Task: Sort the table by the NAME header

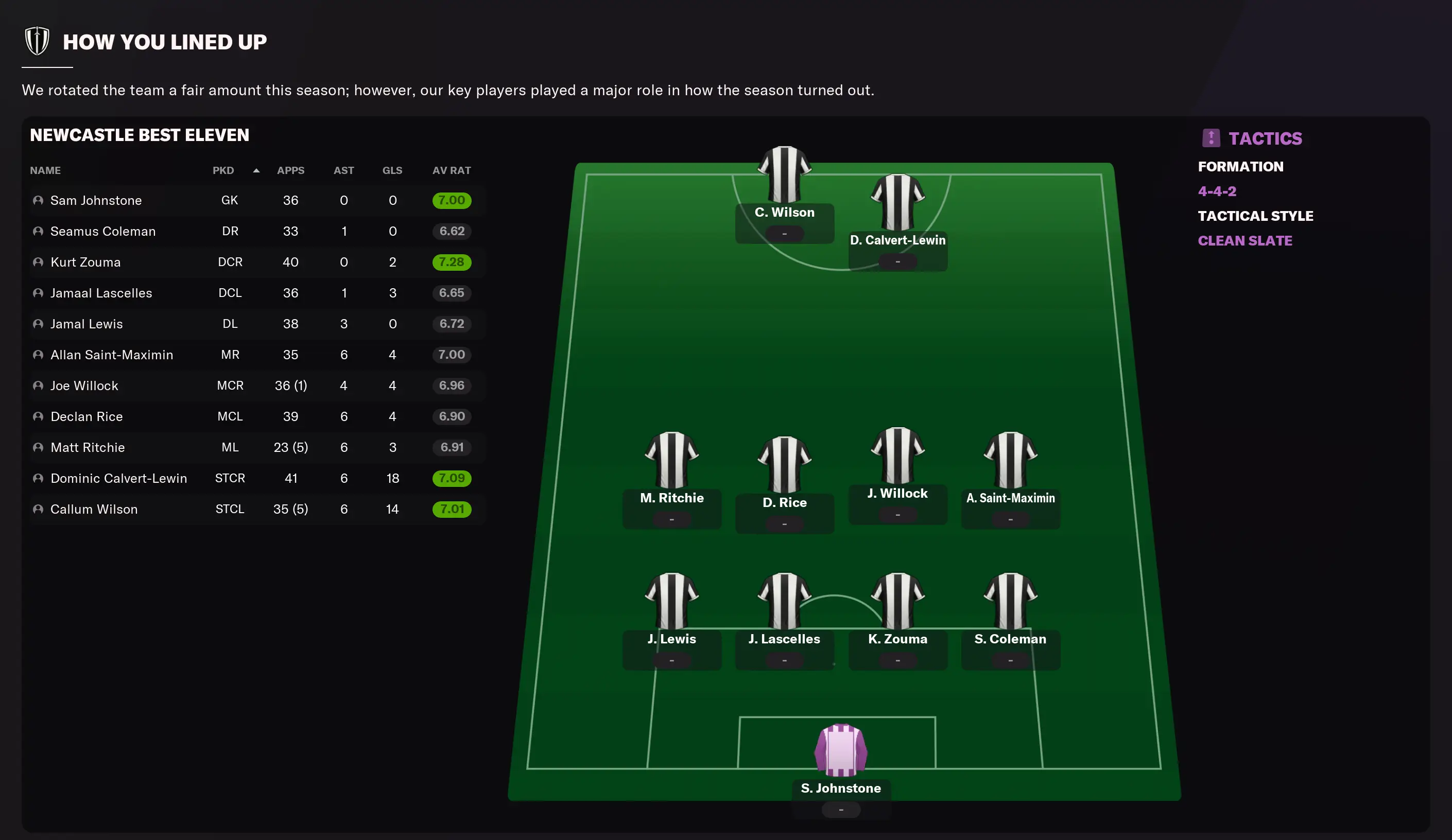Action: [45, 170]
